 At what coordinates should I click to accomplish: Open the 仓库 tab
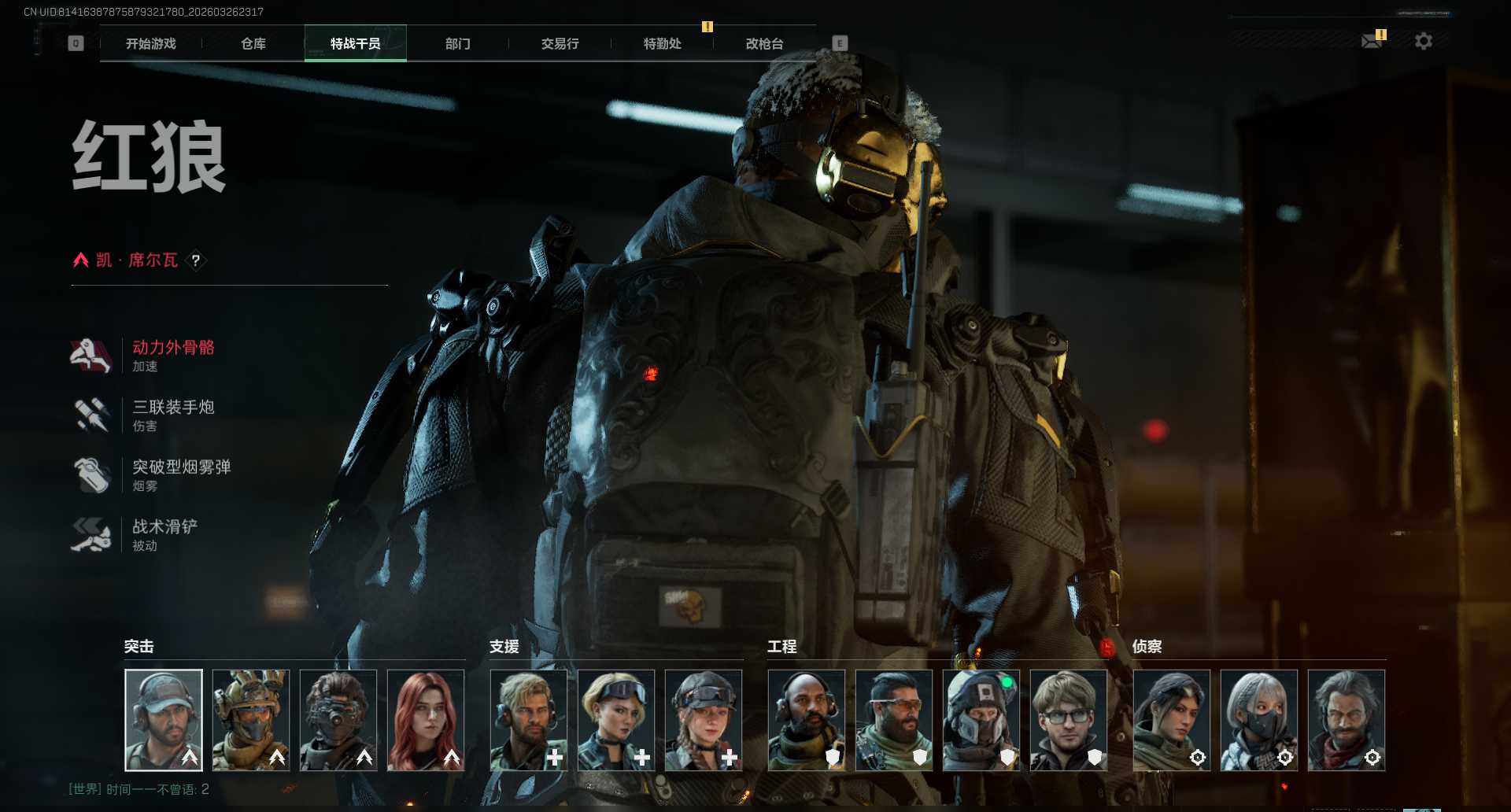pyautogui.click(x=253, y=44)
